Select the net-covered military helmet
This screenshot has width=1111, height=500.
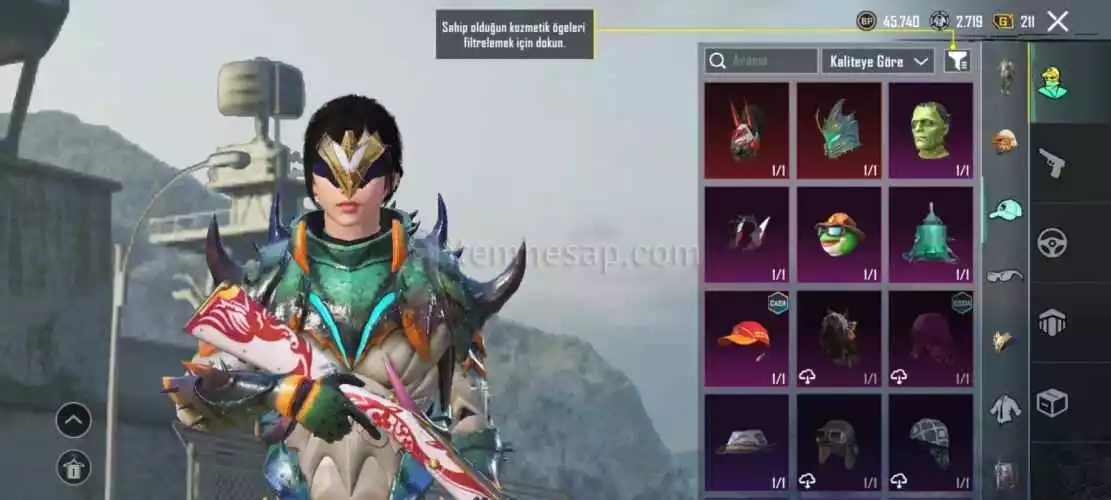coord(931,441)
